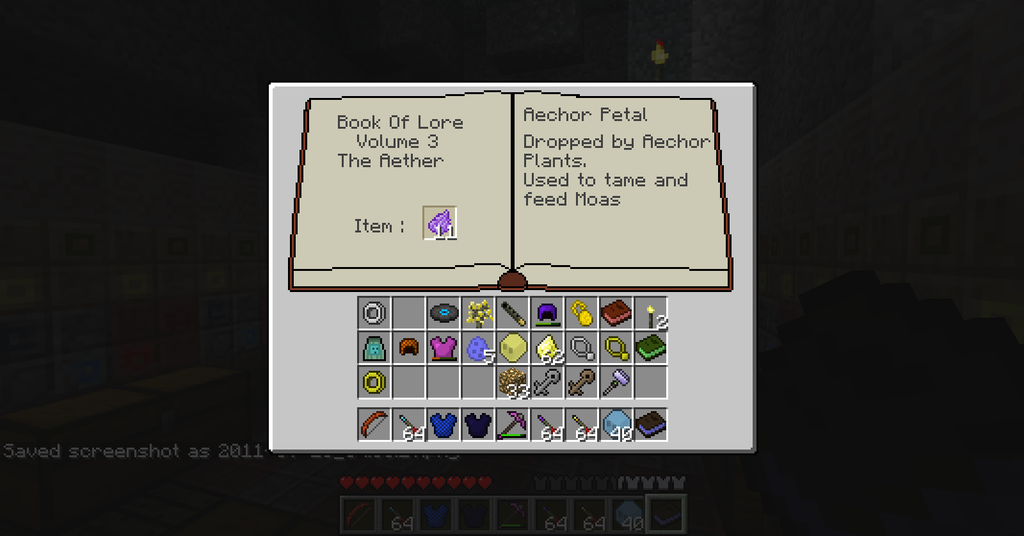Select the pink chestplate
Image resolution: width=1024 pixels, height=536 pixels.
click(x=444, y=348)
